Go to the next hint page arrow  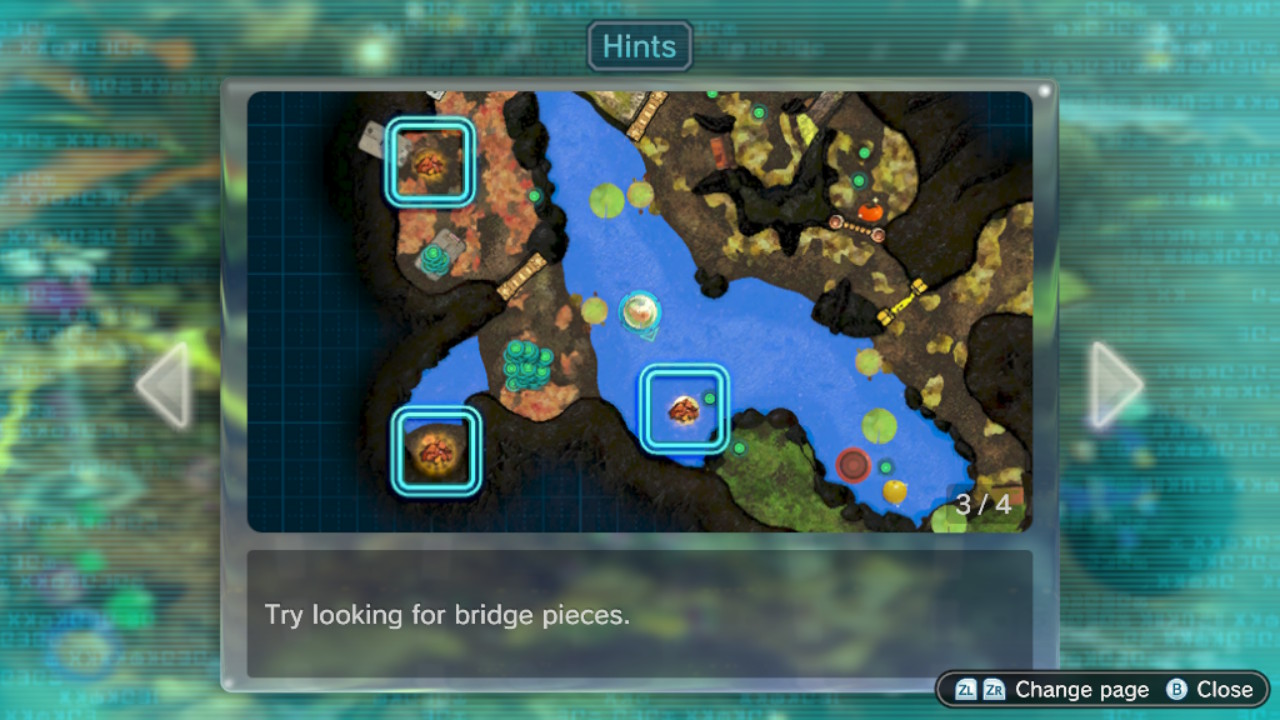click(1115, 385)
